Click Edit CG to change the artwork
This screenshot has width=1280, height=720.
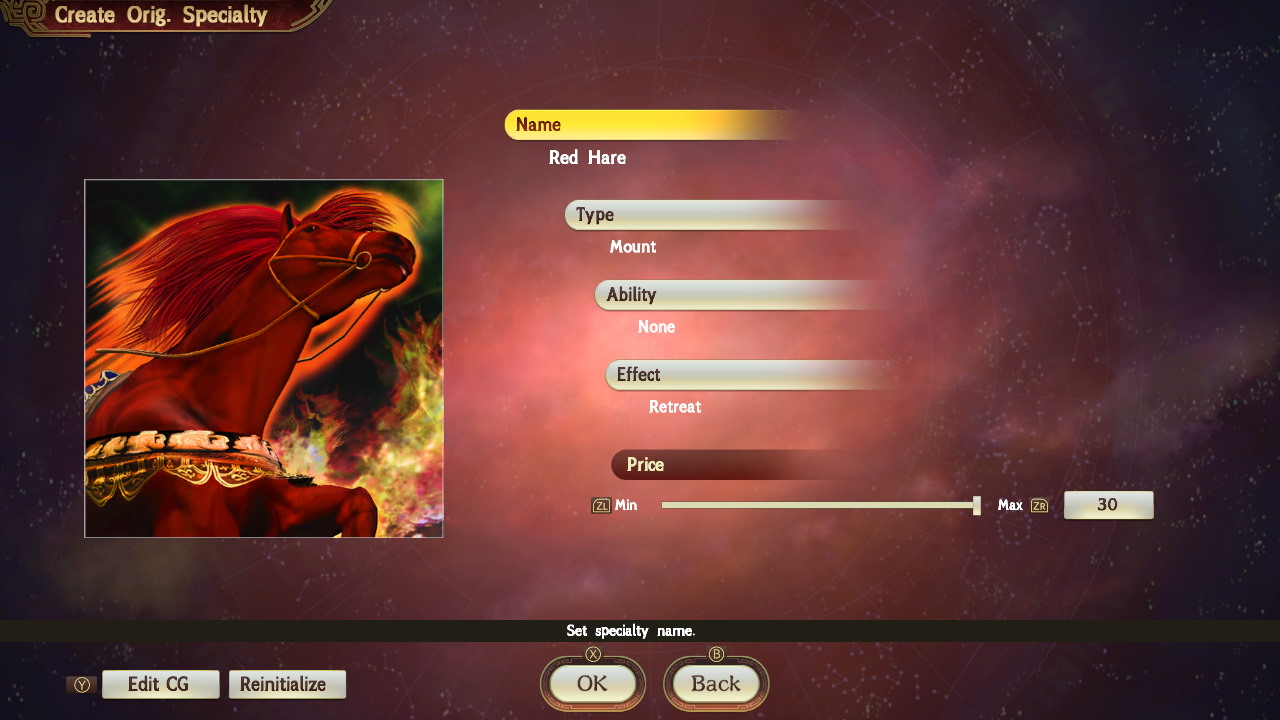point(160,684)
